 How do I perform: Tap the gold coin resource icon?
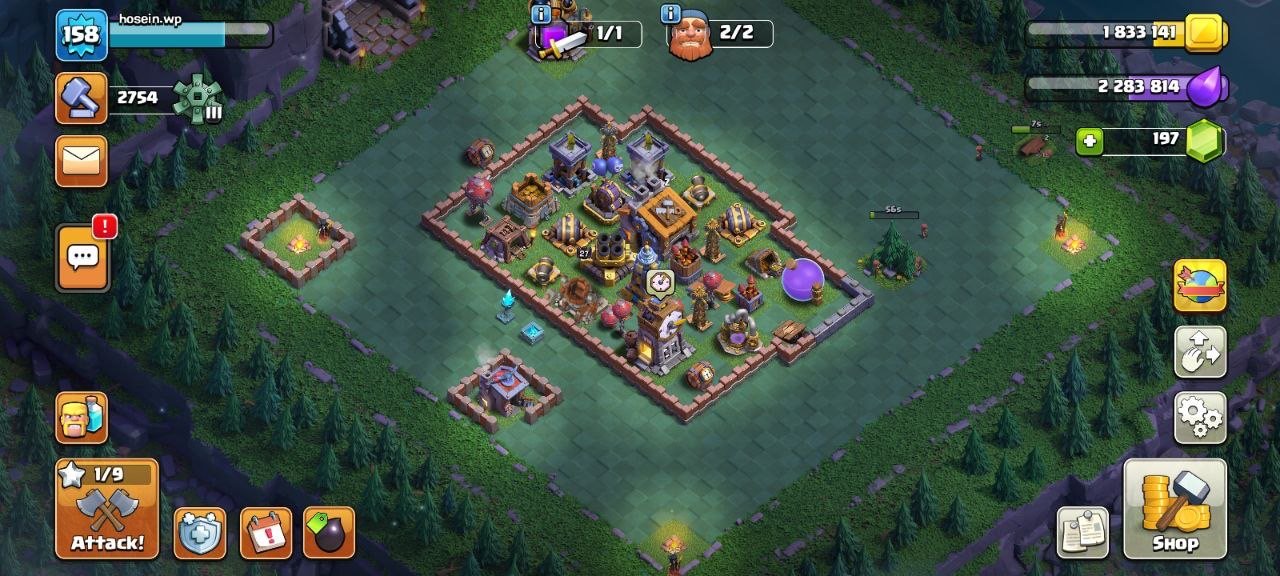click(1205, 34)
